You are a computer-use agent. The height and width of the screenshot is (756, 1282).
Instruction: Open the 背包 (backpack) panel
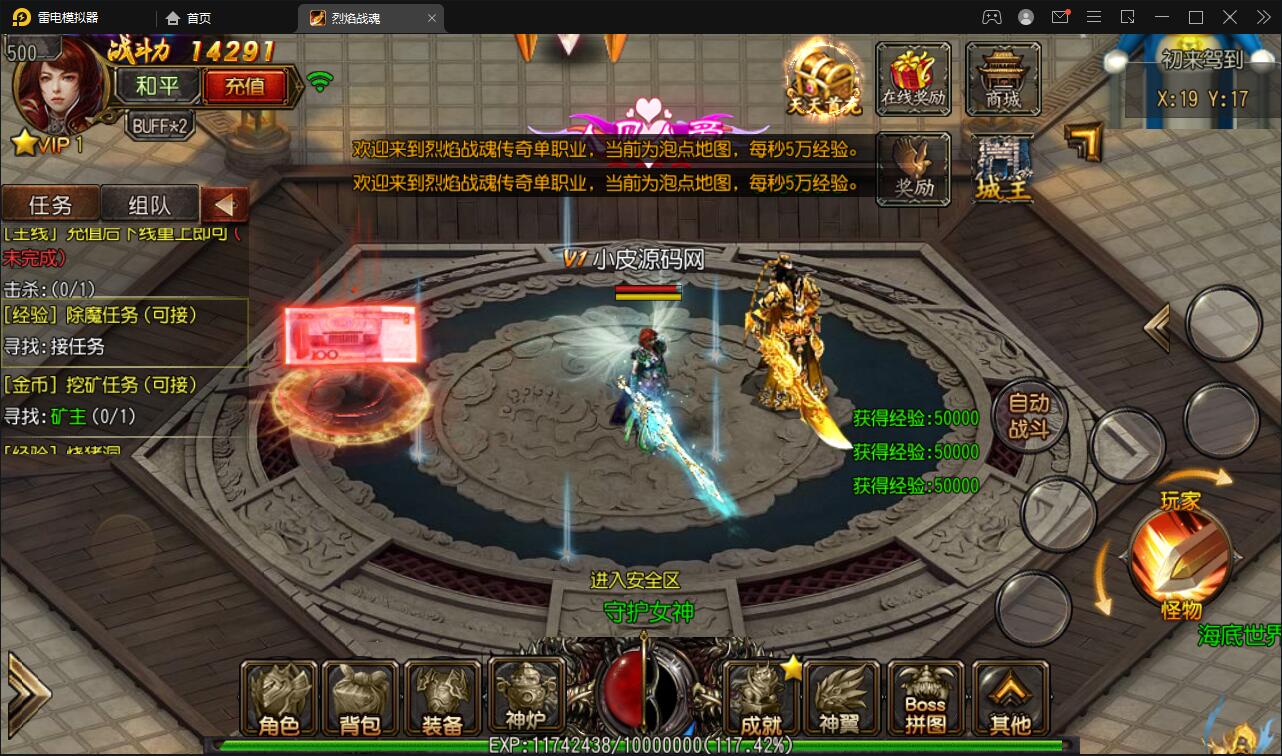tap(361, 697)
